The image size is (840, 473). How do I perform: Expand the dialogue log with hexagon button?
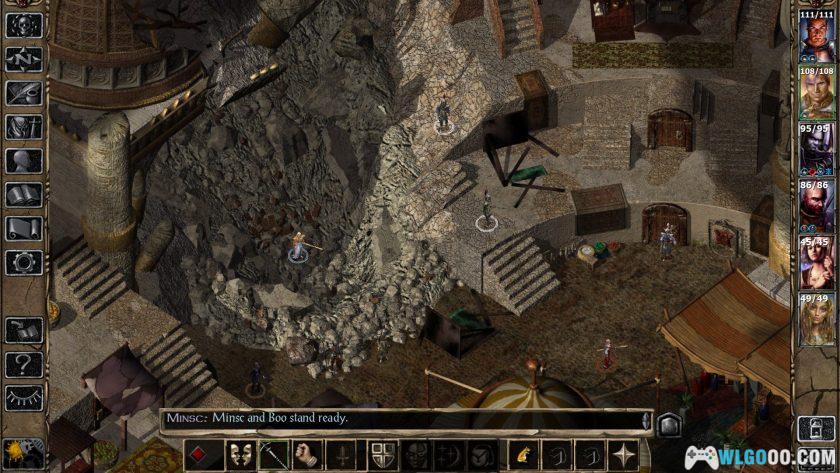point(669,421)
